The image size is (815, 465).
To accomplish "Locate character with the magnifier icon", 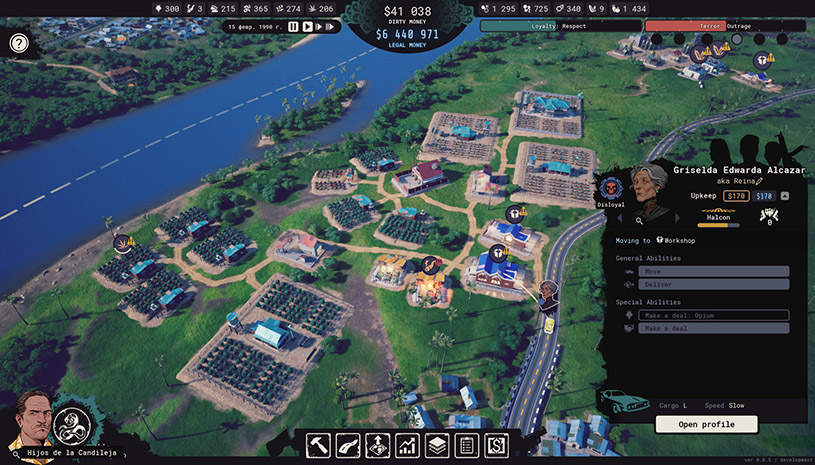I will tap(639, 220).
